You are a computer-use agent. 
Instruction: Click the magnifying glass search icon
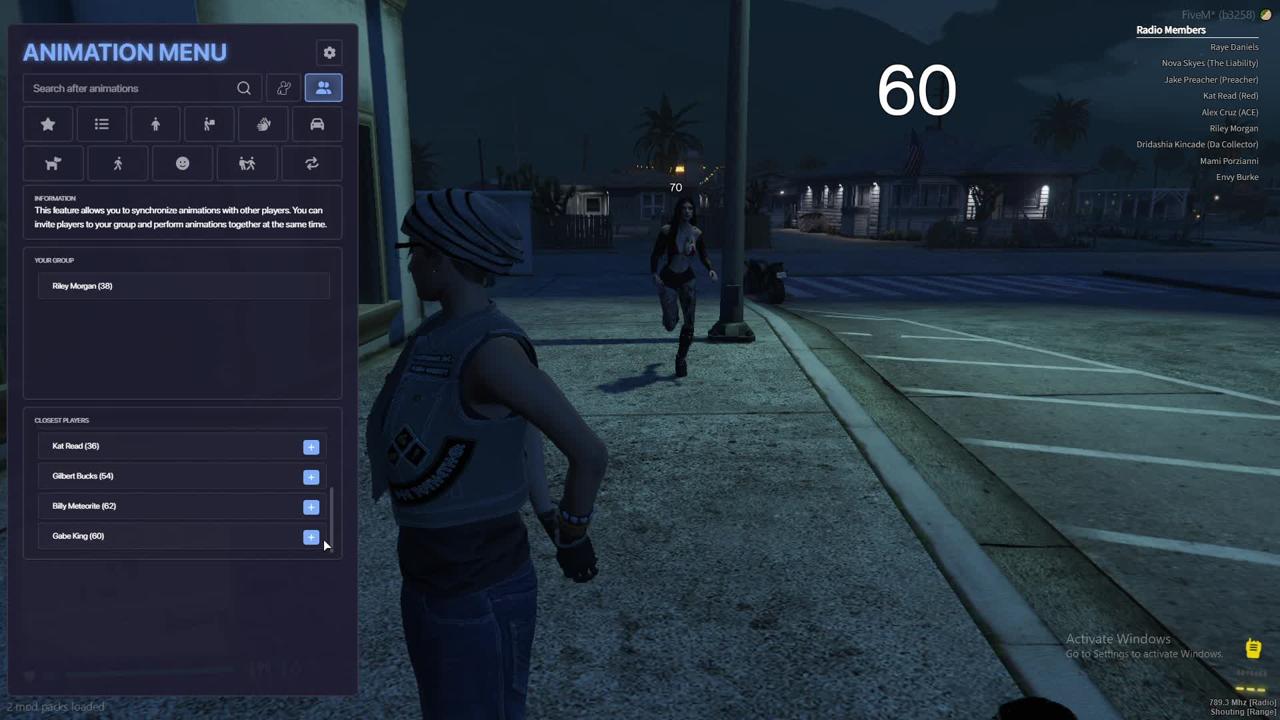244,89
